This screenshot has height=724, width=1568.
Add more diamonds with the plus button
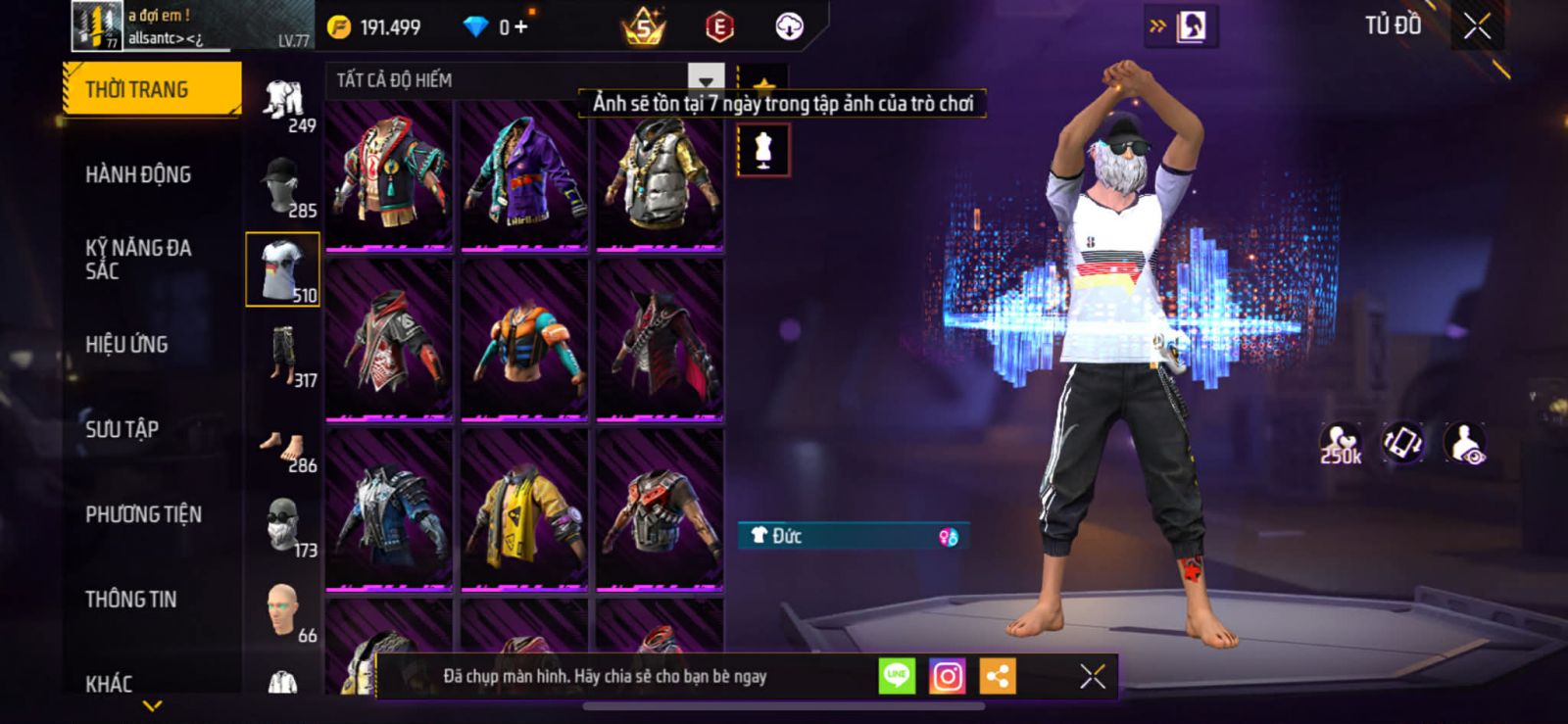(x=520, y=27)
